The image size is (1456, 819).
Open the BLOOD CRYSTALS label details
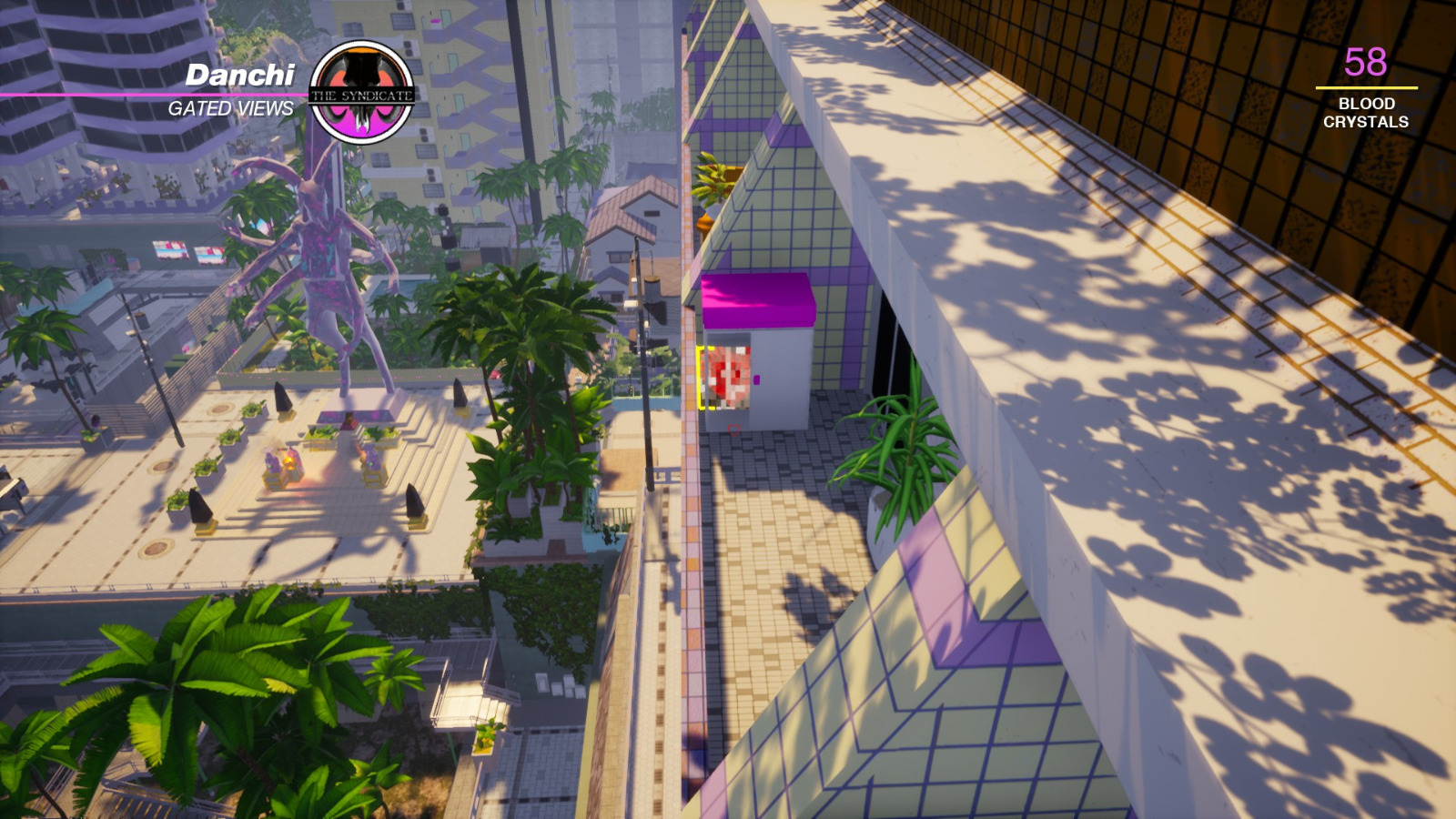1365,111
